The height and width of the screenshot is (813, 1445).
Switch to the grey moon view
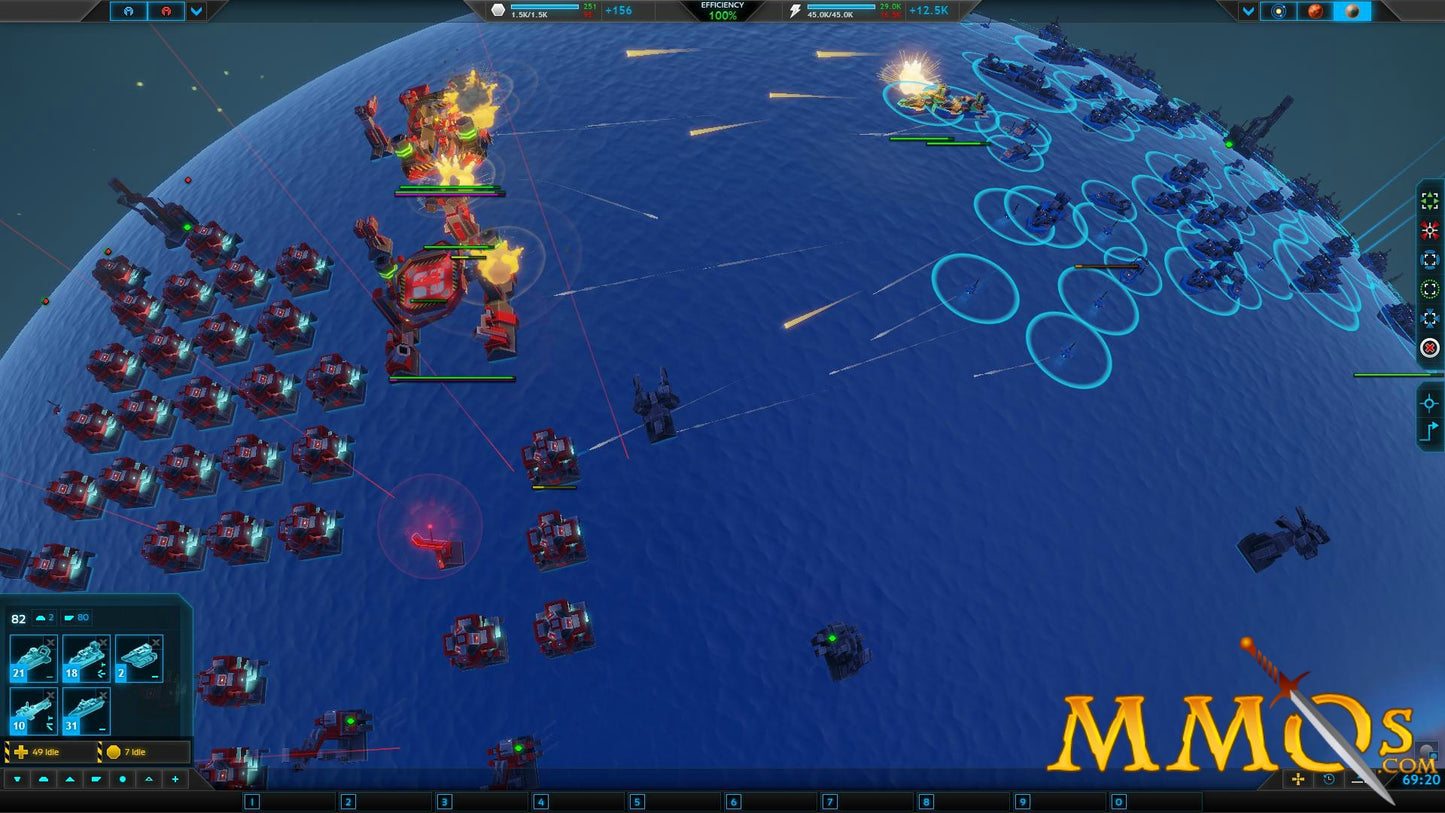1353,11
